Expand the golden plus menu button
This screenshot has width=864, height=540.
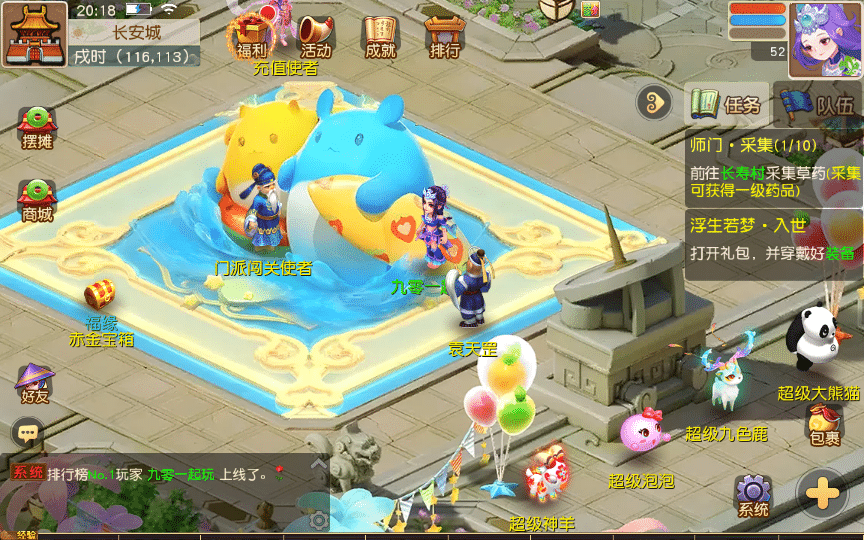(822, 494)
